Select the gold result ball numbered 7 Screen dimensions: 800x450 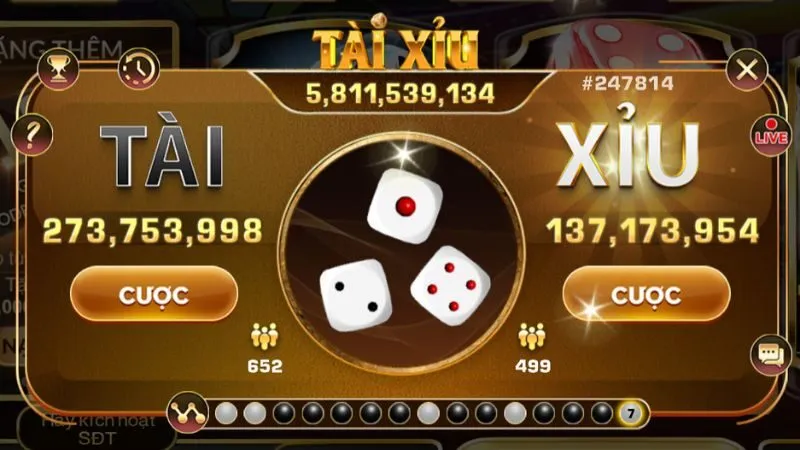point(630,412)
